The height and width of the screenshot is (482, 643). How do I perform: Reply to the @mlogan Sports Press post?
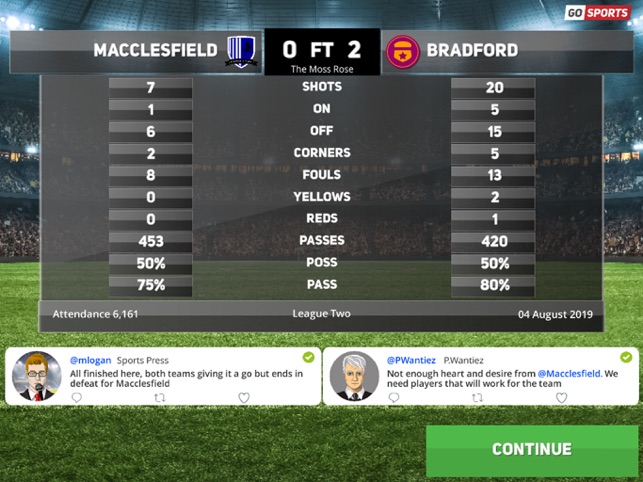click(76, 397)
